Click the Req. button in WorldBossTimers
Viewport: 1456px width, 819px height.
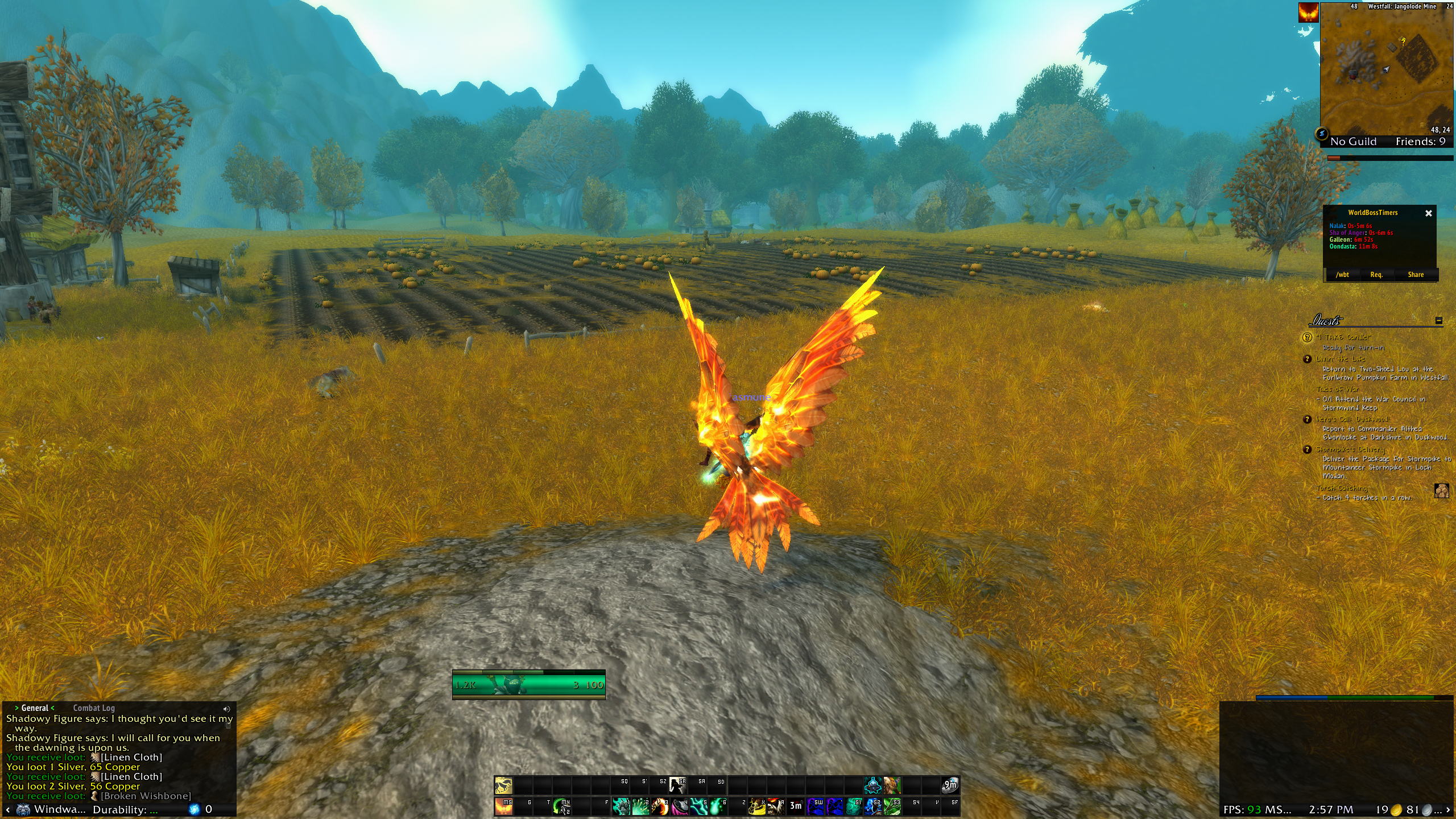pyautogui.click(x=1376, y=275)
